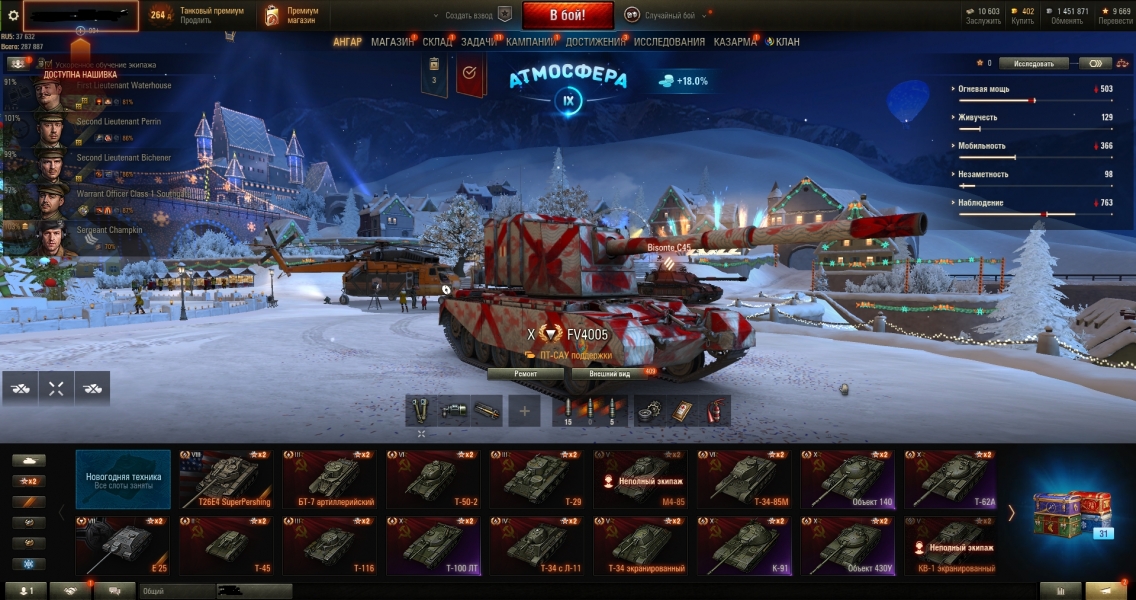The image size is (1136, 600).
Task: Open the СКЛАД tab
Action: coord(437,42)
